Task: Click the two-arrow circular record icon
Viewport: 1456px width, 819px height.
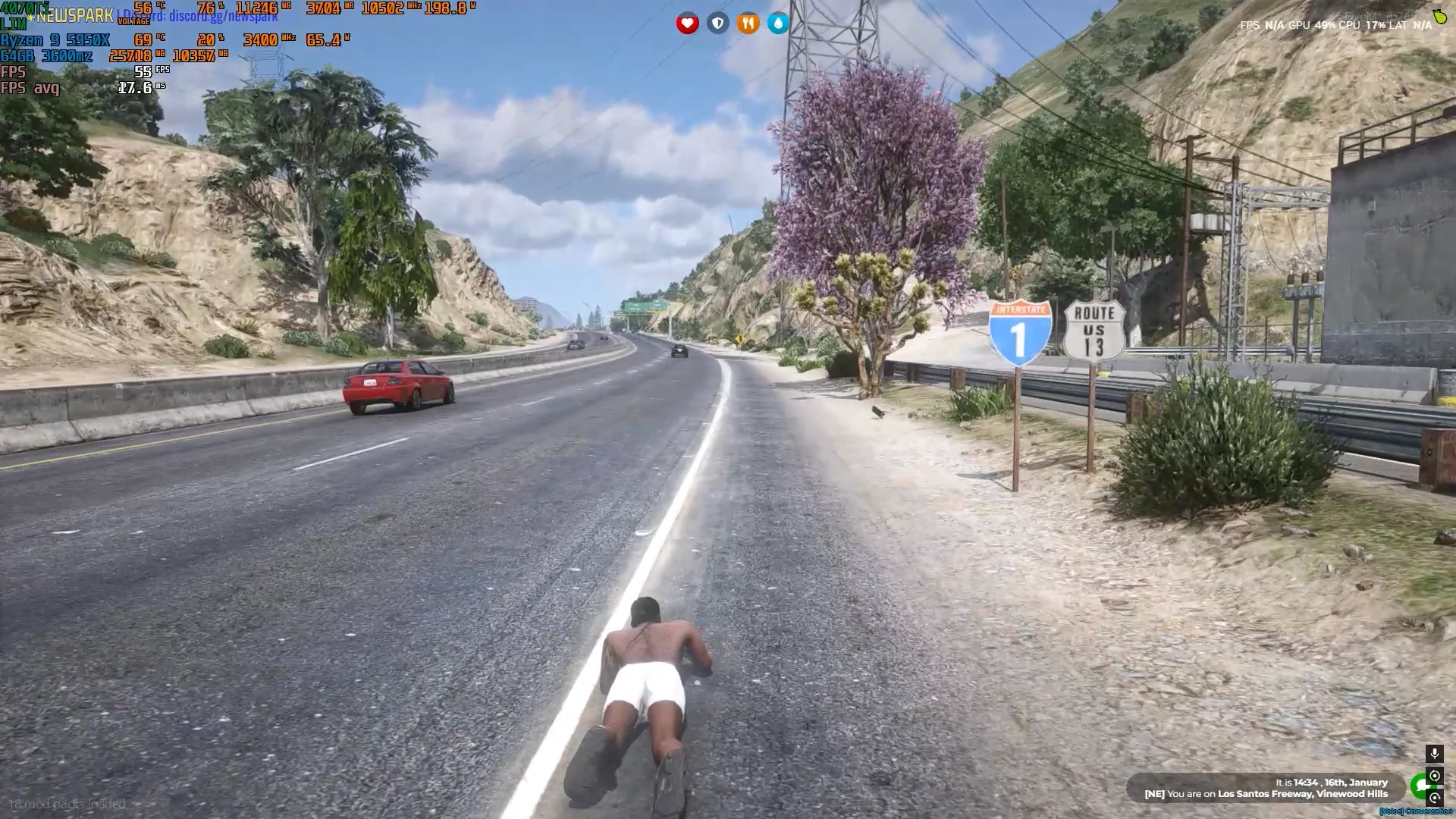Action: 1434,776
